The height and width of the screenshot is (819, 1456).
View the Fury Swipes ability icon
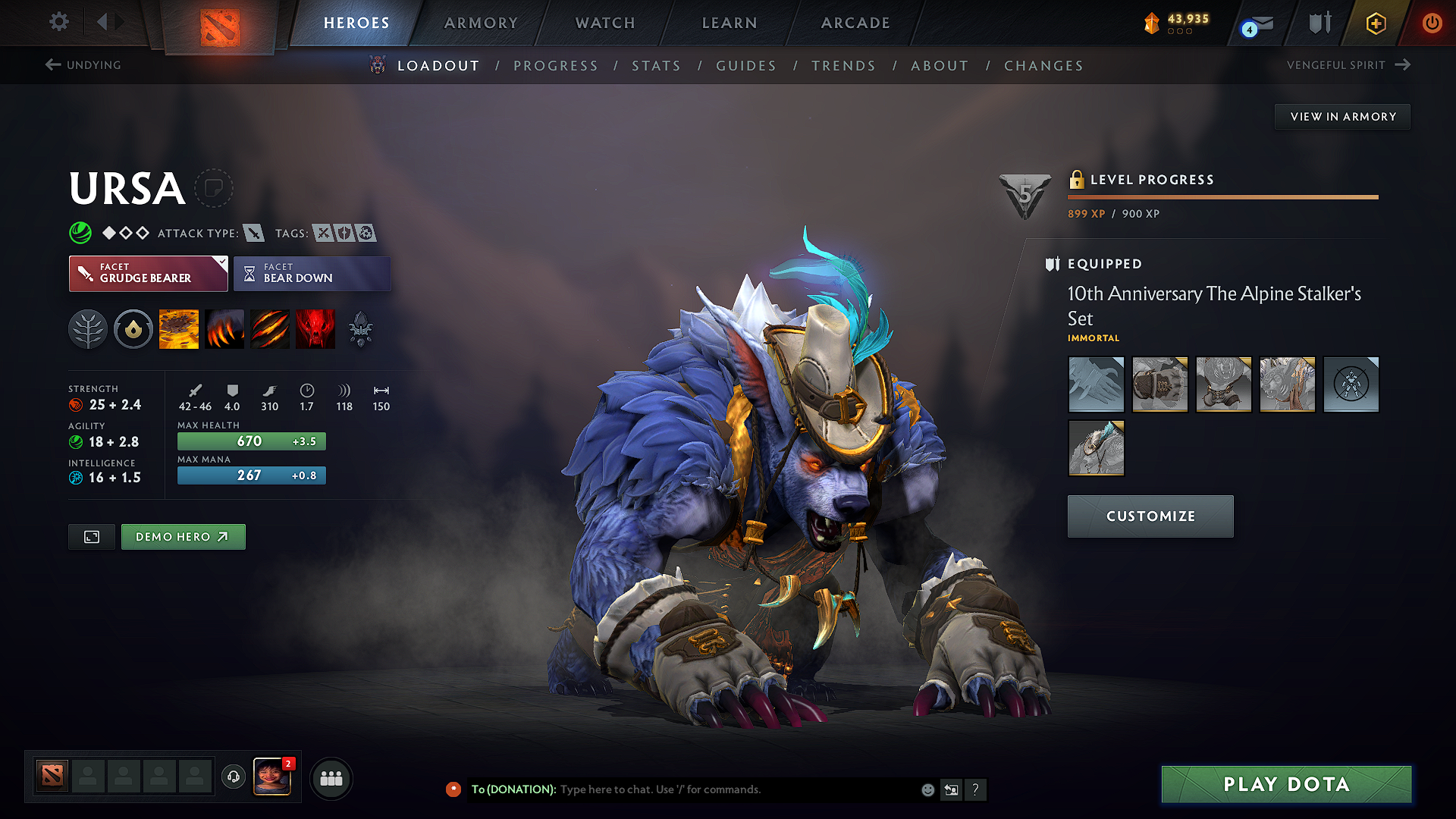pyautogui.click(x=269, y=328)
